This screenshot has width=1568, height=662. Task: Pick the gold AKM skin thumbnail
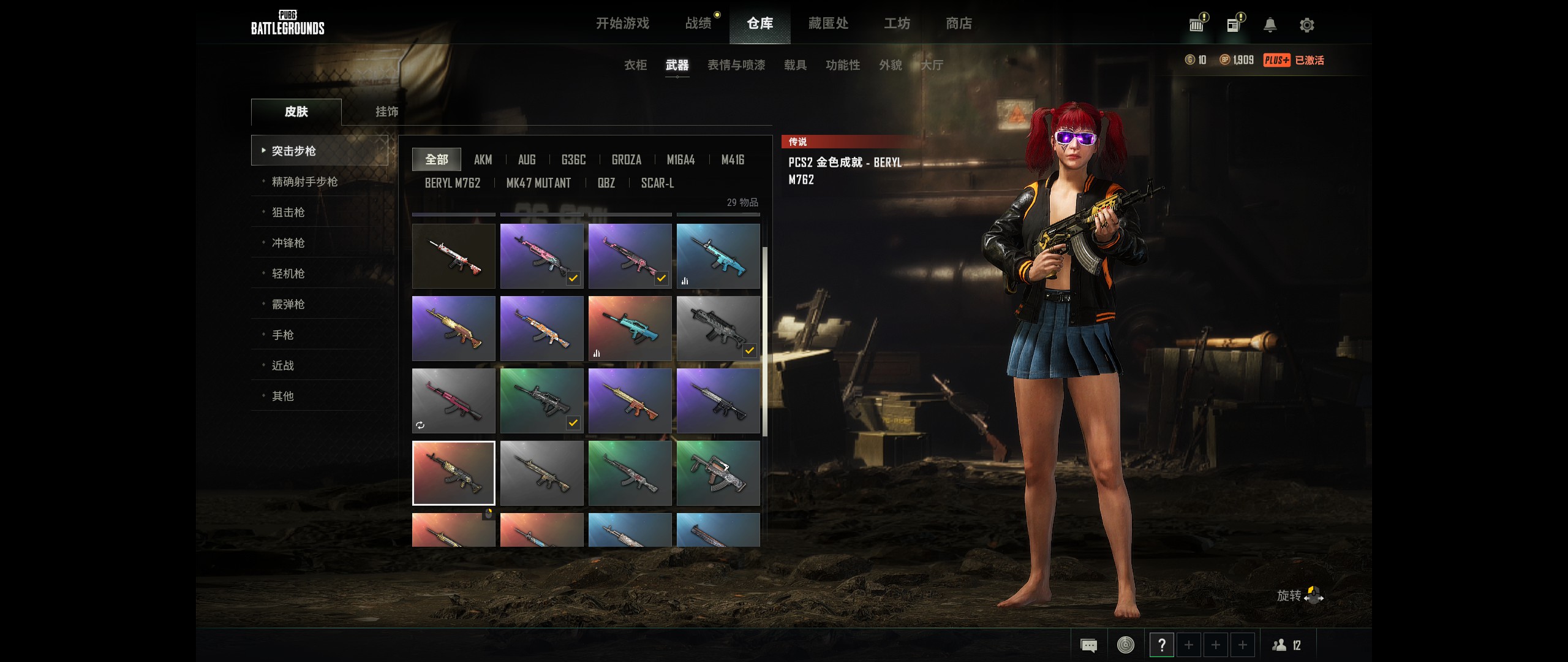pos(453,329)
